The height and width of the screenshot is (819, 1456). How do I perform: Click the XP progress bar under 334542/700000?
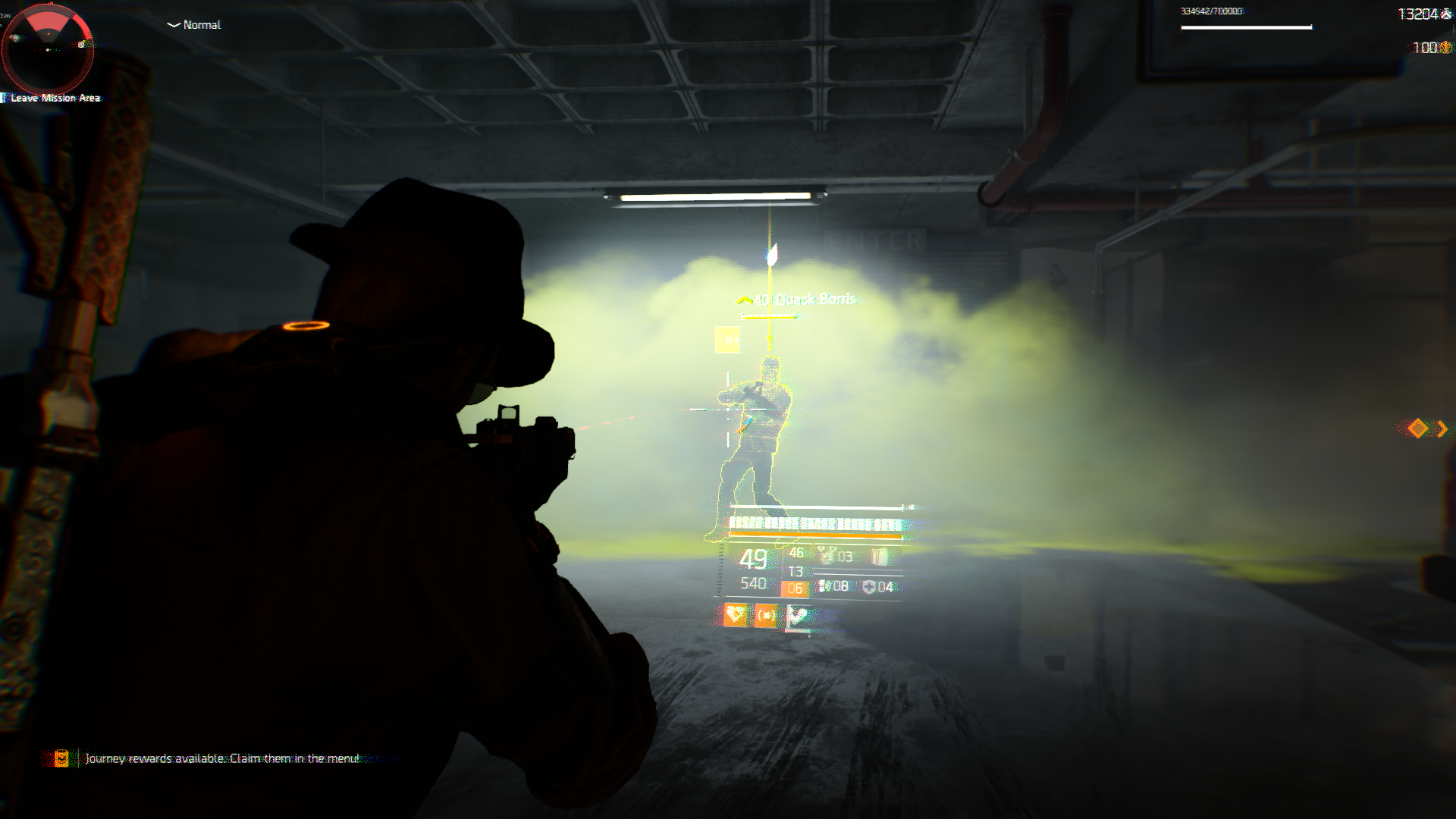1246,27
